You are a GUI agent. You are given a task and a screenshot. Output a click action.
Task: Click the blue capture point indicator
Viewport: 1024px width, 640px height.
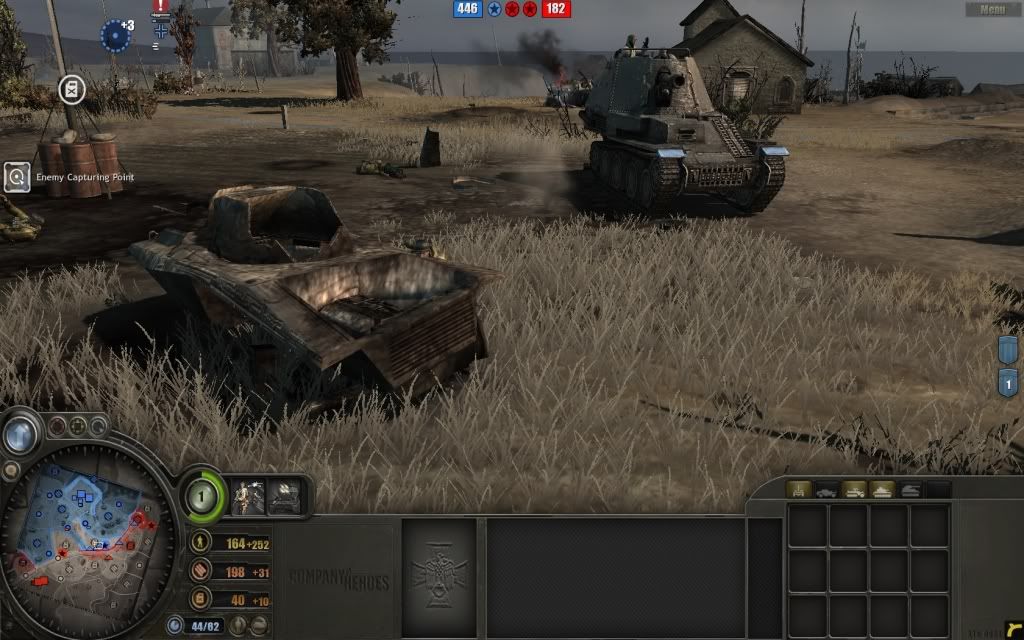[x=115, y=36]
